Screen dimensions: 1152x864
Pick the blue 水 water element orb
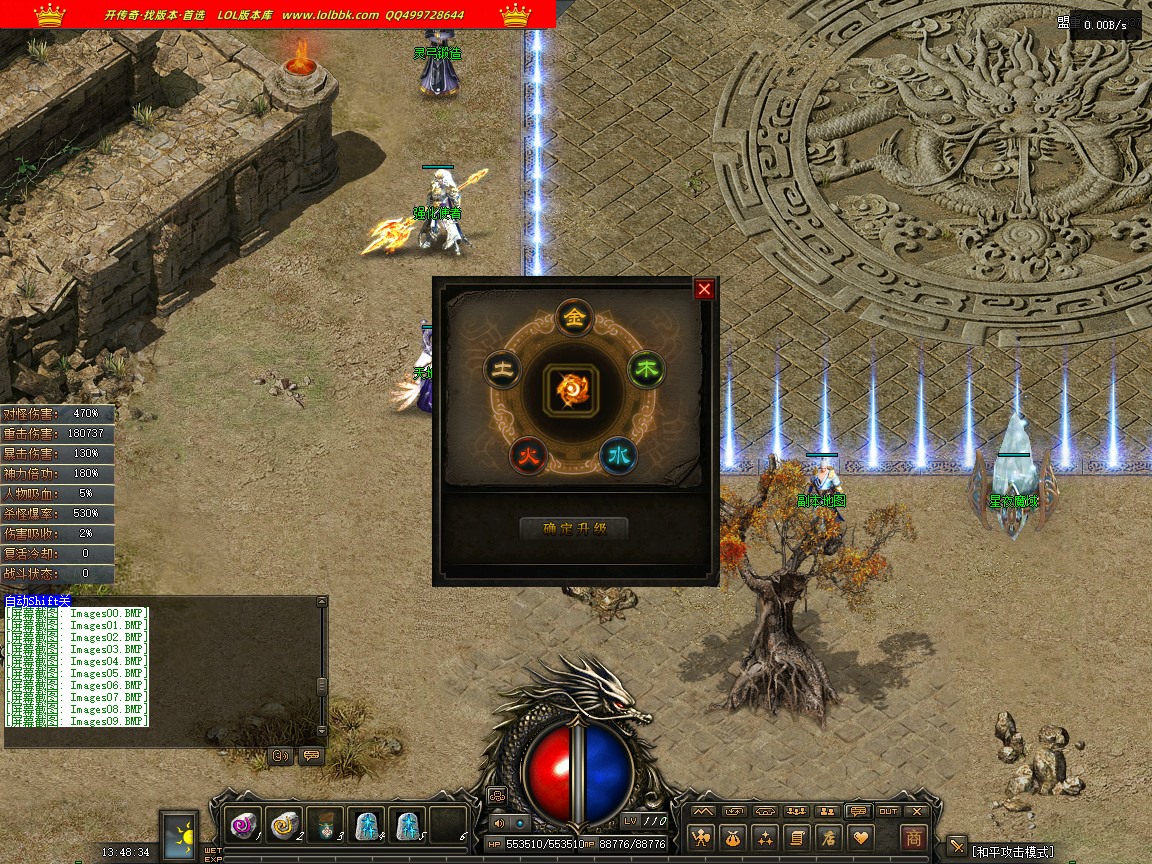pos(619,455)
